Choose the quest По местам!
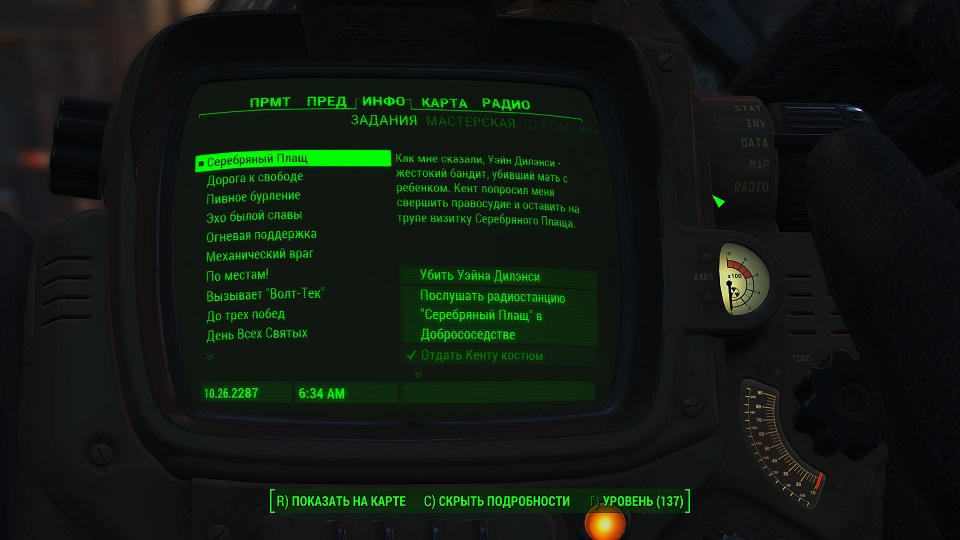Image resolution: width=960 pixels, height=540 pixels. tap(238, 275)
